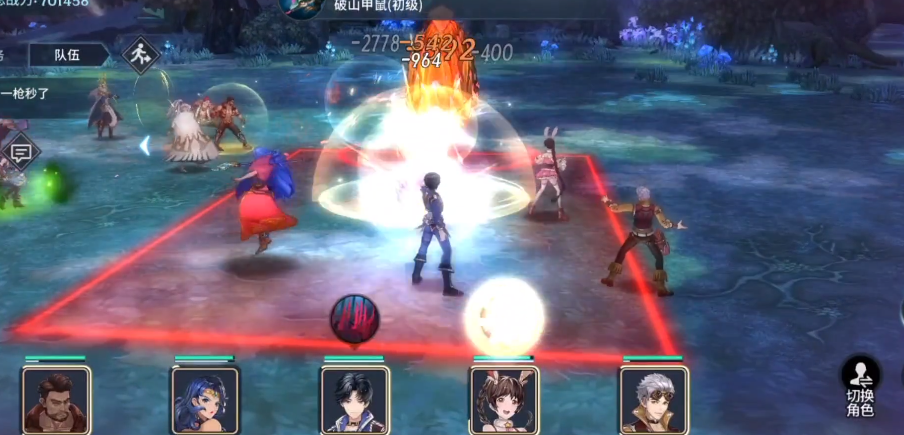Select the bunny-eared girl character portrait
This screenshot has width=904, height=435.
504,399
